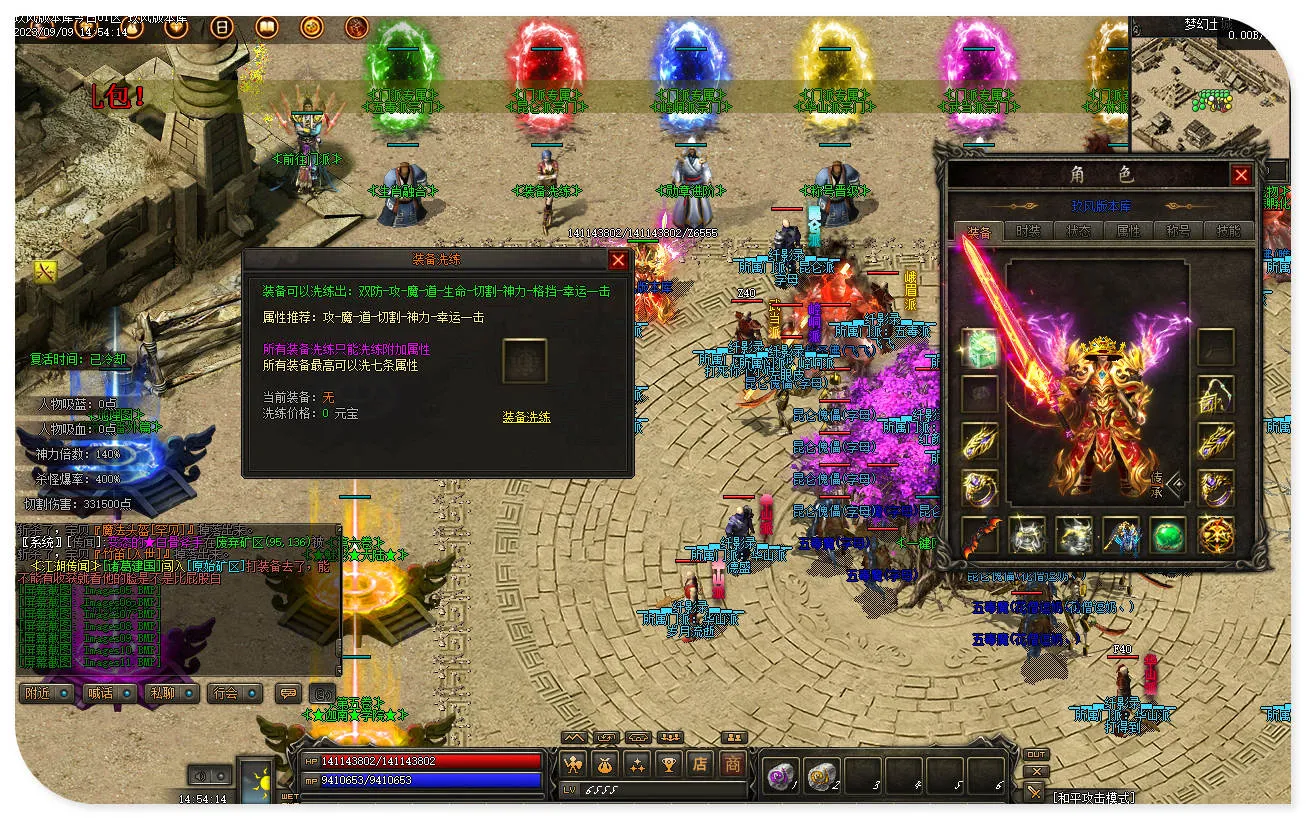Switch to the 技能 skills tab
Screen dimensions: 1306x819
(1228, 231)
